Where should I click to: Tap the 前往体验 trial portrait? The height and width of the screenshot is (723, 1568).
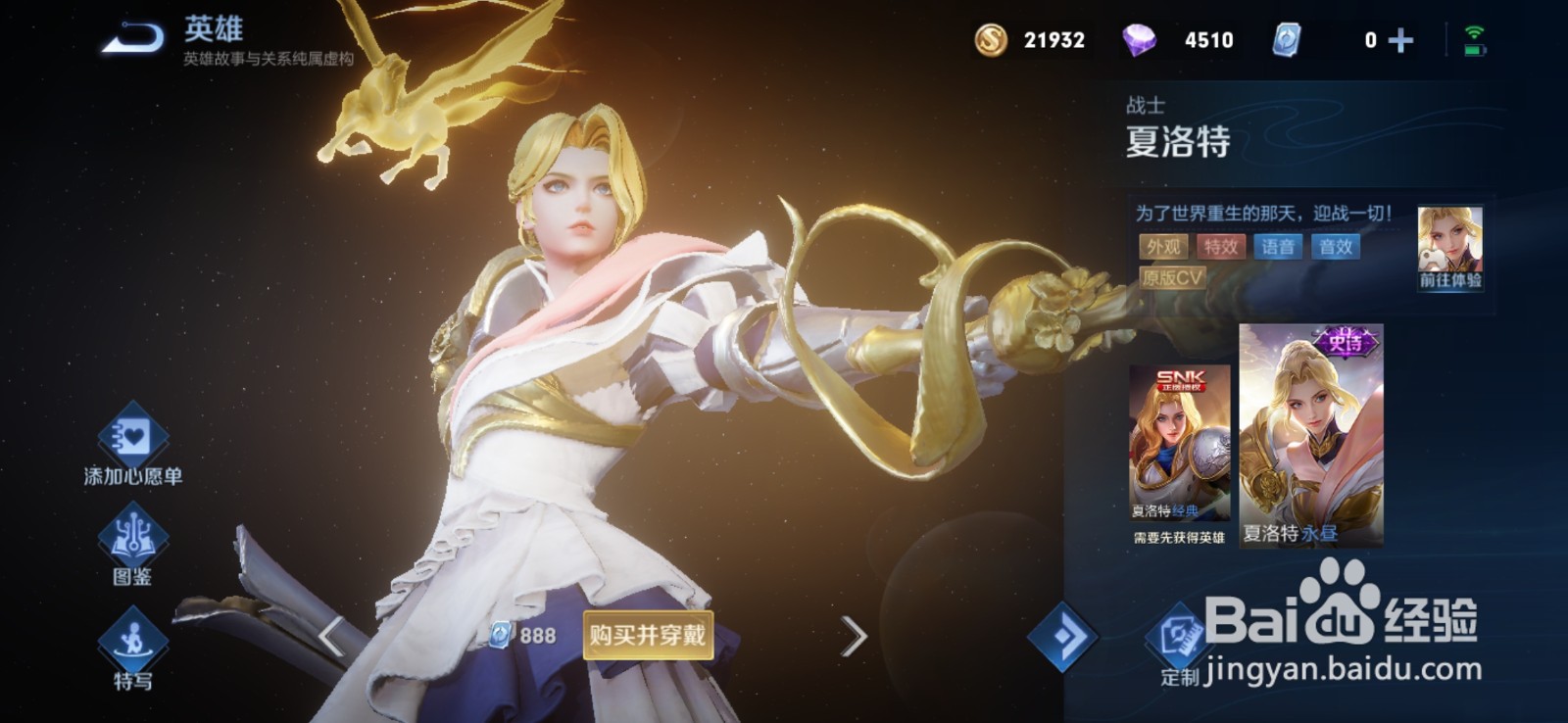pyautogui.click(x=1449, y=247)
